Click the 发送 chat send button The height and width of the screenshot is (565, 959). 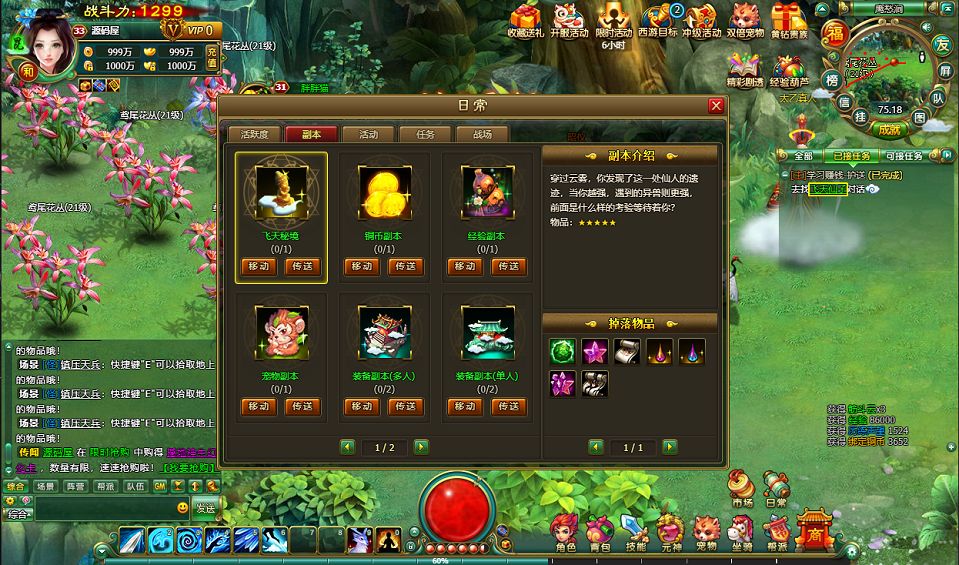click(x=205, y=507)
